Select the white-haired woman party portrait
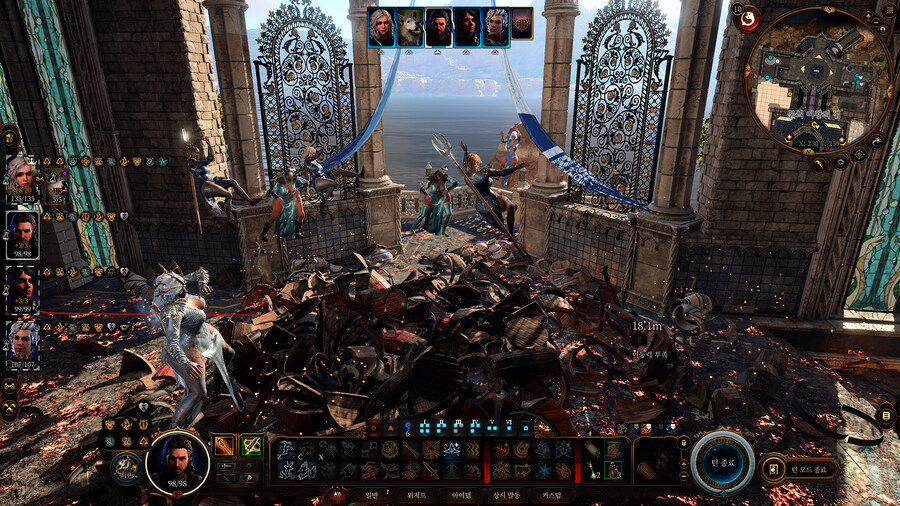 click(x=22, y=180)
